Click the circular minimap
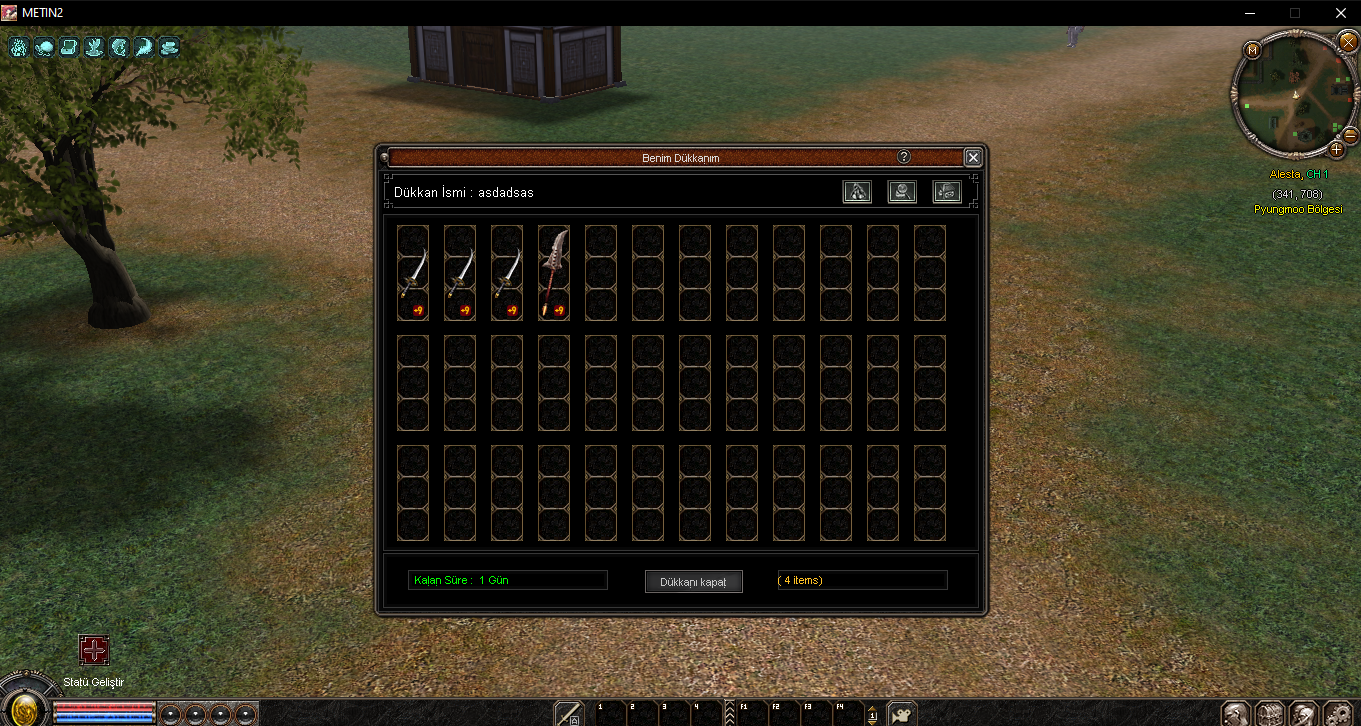 1296,94
